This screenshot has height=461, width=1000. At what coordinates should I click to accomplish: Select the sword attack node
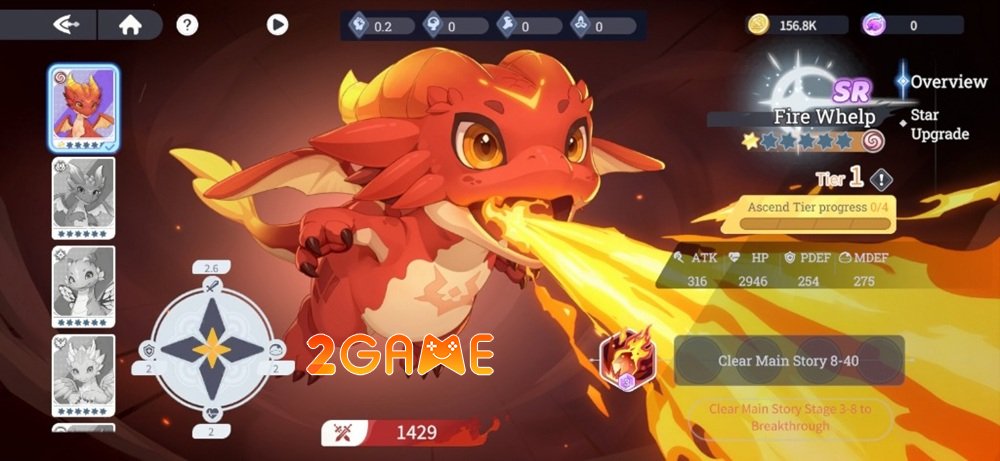(x=211, y=287)
